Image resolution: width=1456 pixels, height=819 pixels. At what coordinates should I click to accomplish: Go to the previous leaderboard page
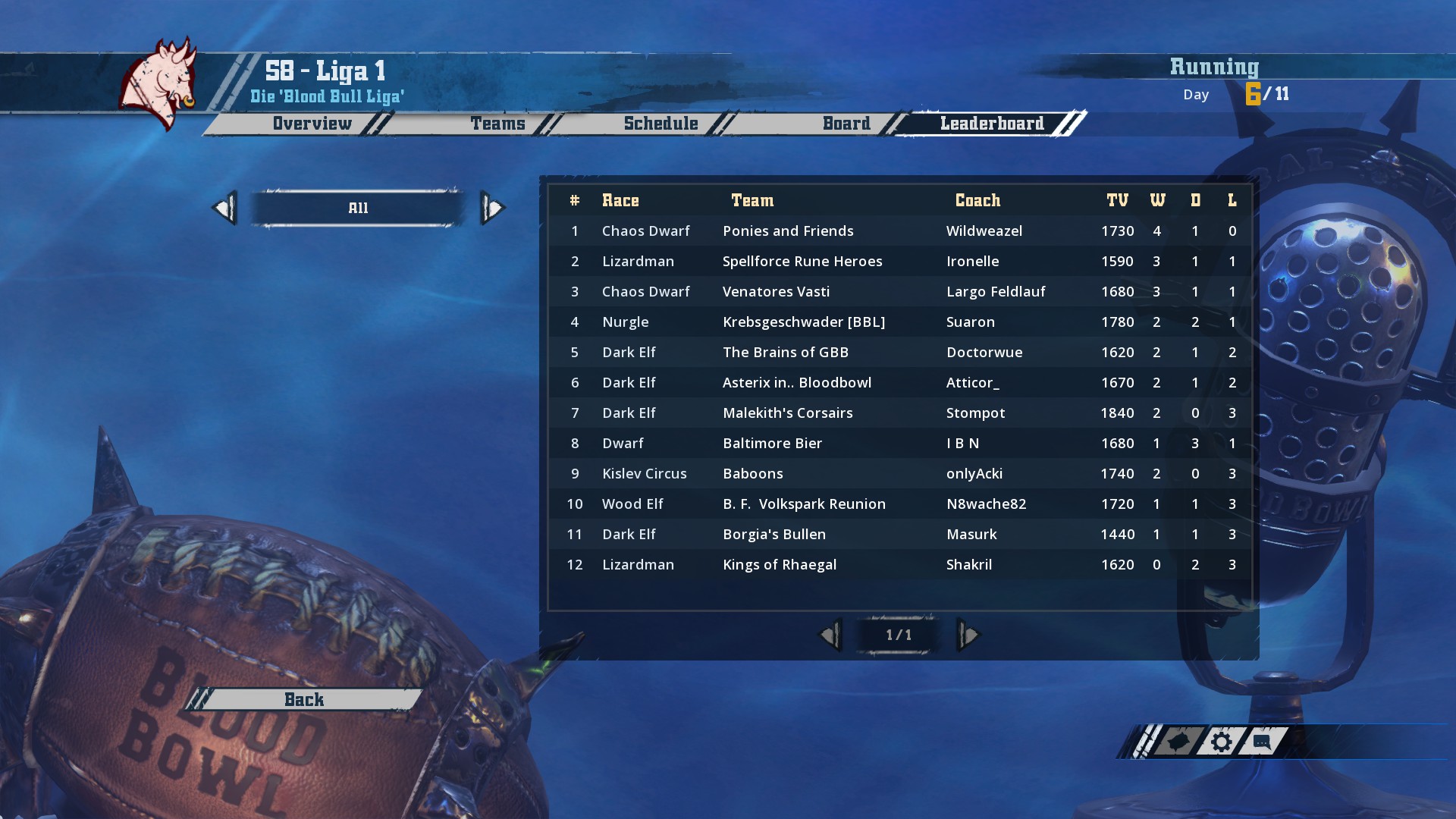[x=831, y=635]
